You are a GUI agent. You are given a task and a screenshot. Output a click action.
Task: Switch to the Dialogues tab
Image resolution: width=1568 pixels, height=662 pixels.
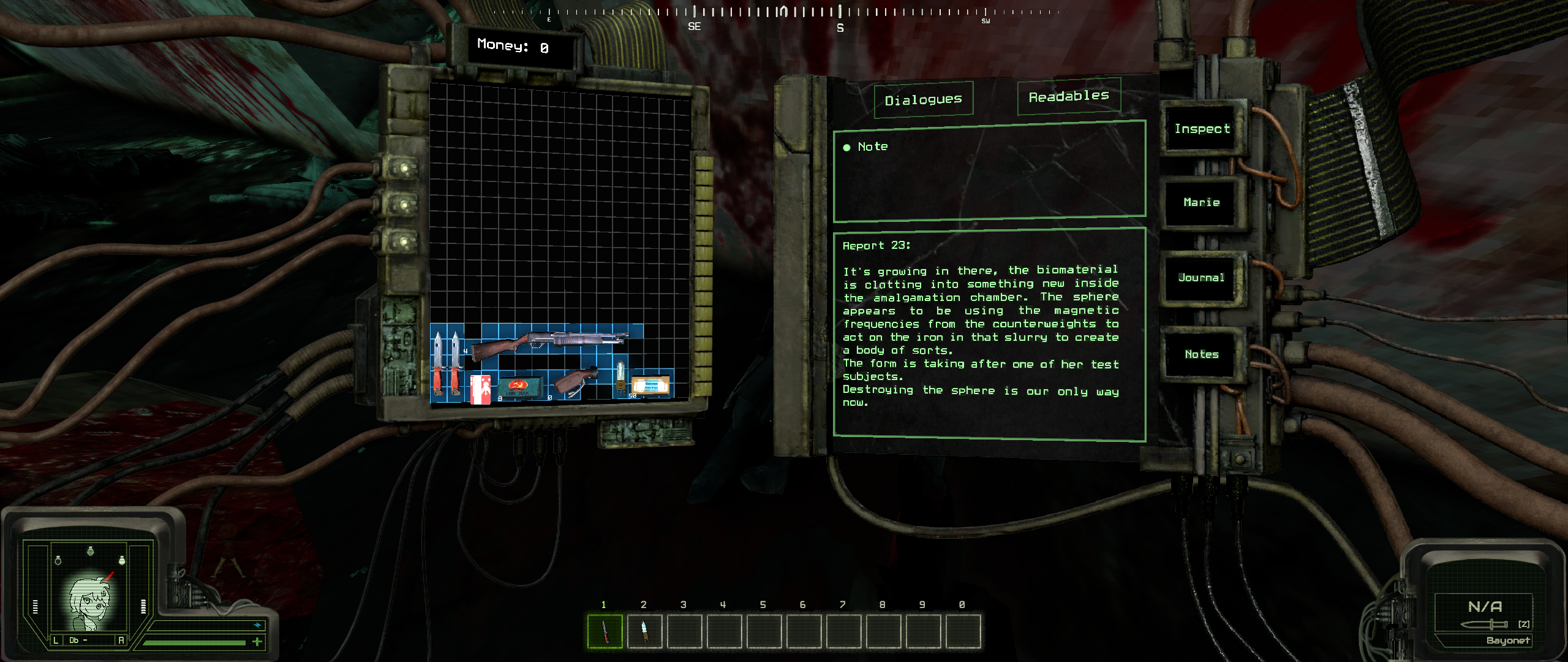[x=923, y=99]
